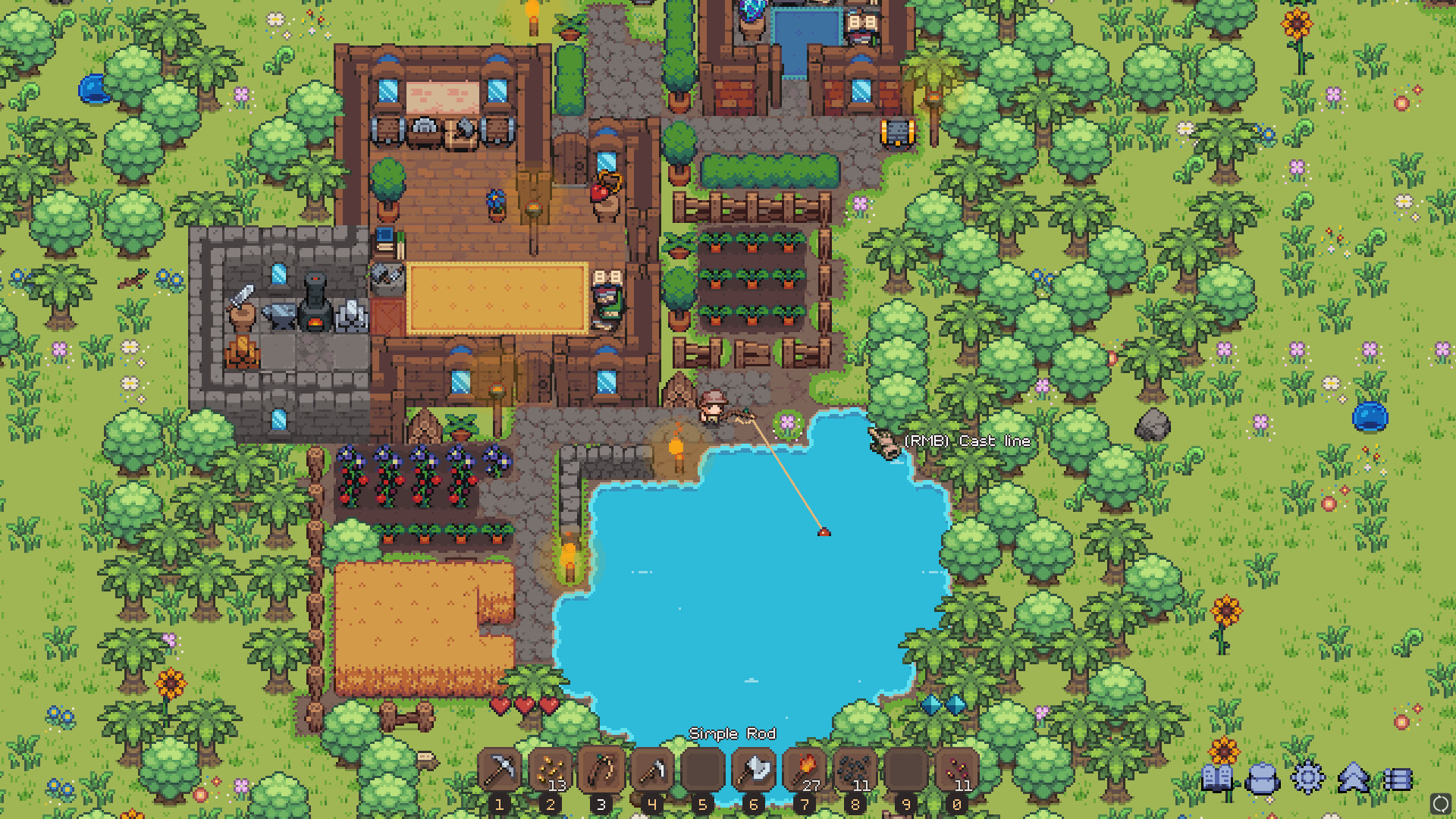Select the torch stack in hotbar slot 7
The height and width of the screenshot is (819, 1456).
tap(805, 772)
